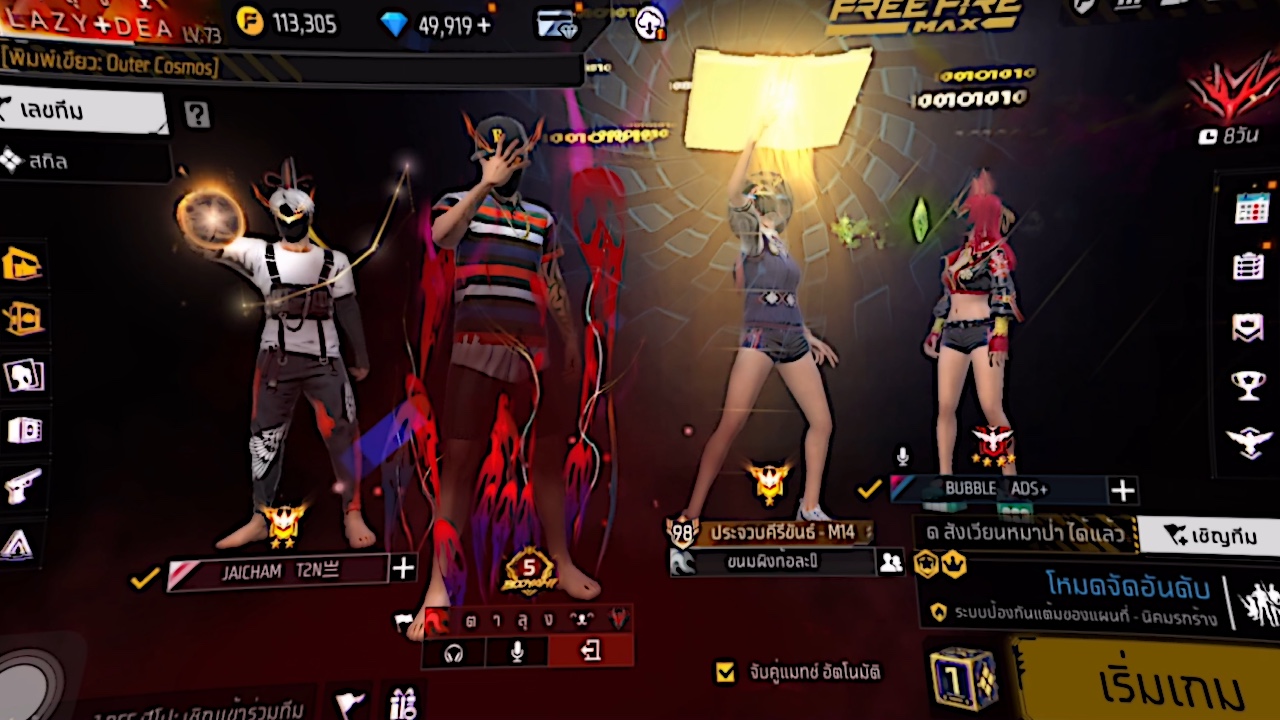Open the pistol weapon icon on the left sidebar
The height and width of the screenshot is (720, 1280).
[22, 487]
